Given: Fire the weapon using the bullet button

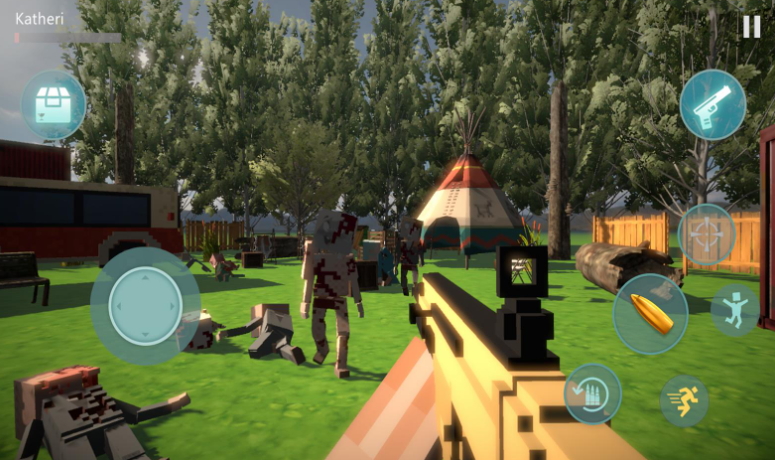Looking at the screenshot, I should (x=650, y=314).
